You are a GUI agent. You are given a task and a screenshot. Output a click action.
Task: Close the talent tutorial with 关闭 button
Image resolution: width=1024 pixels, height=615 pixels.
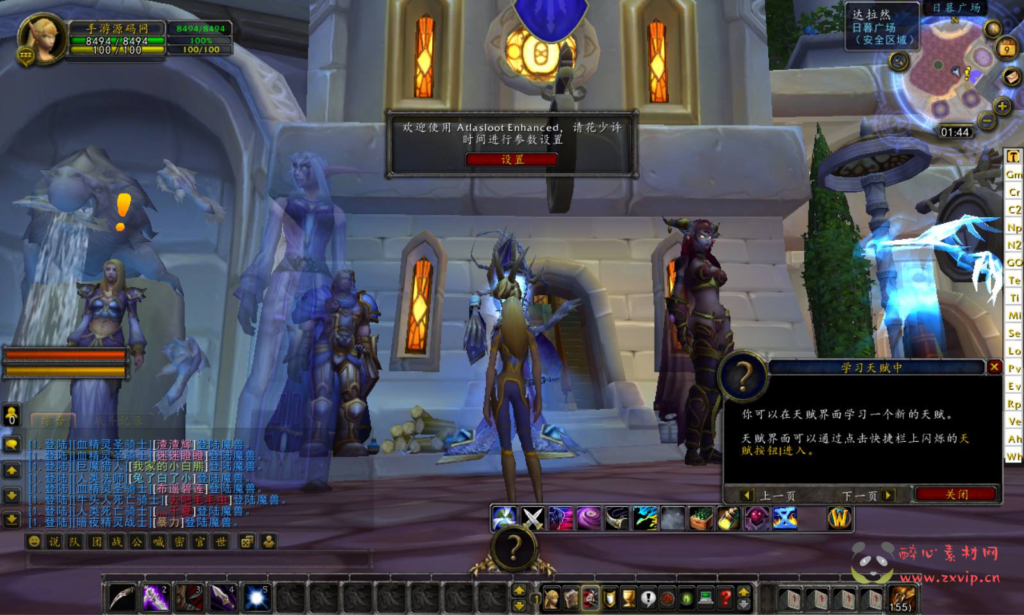956,494
